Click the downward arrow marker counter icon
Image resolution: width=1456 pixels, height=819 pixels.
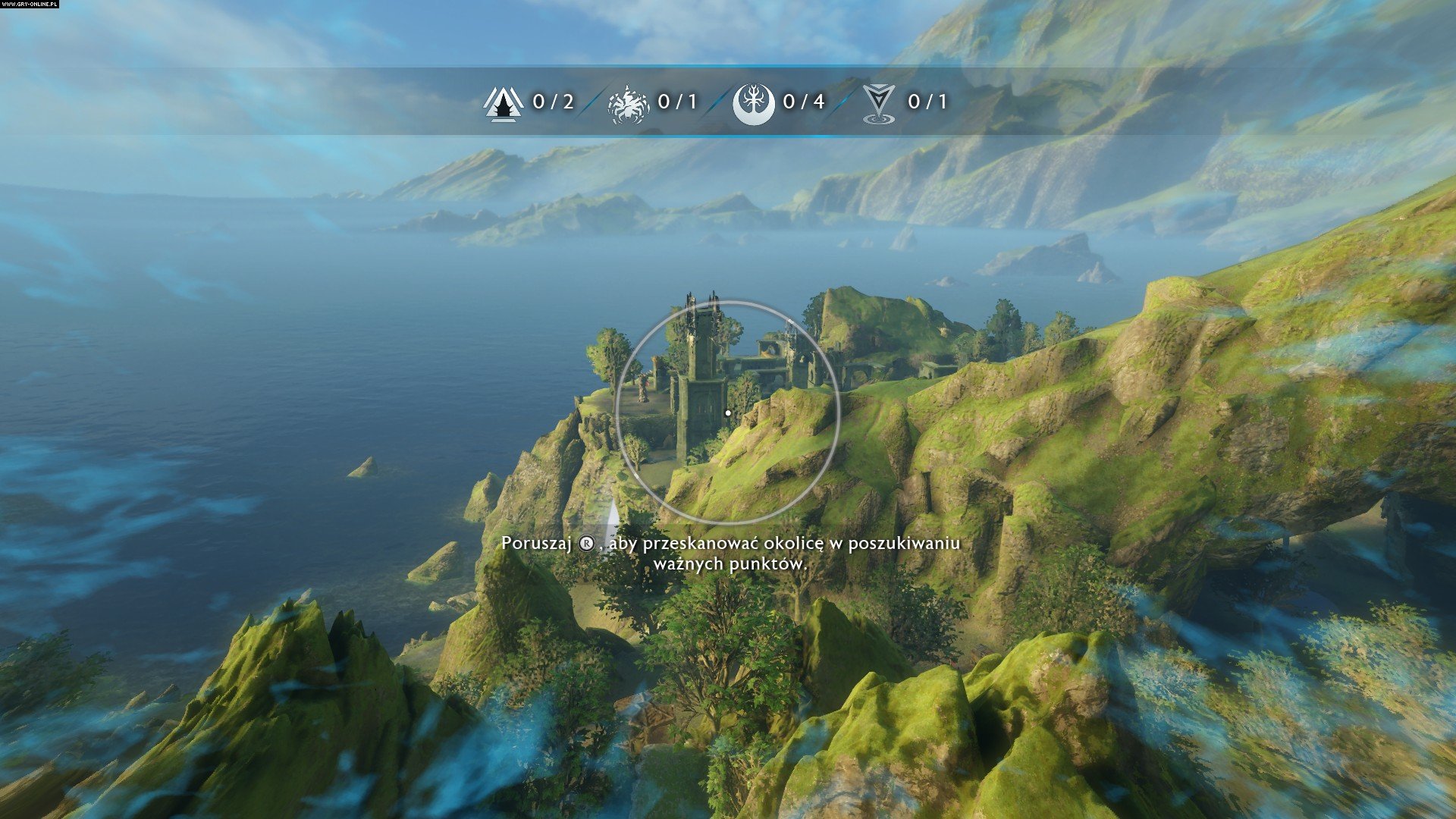coord(879,103)
